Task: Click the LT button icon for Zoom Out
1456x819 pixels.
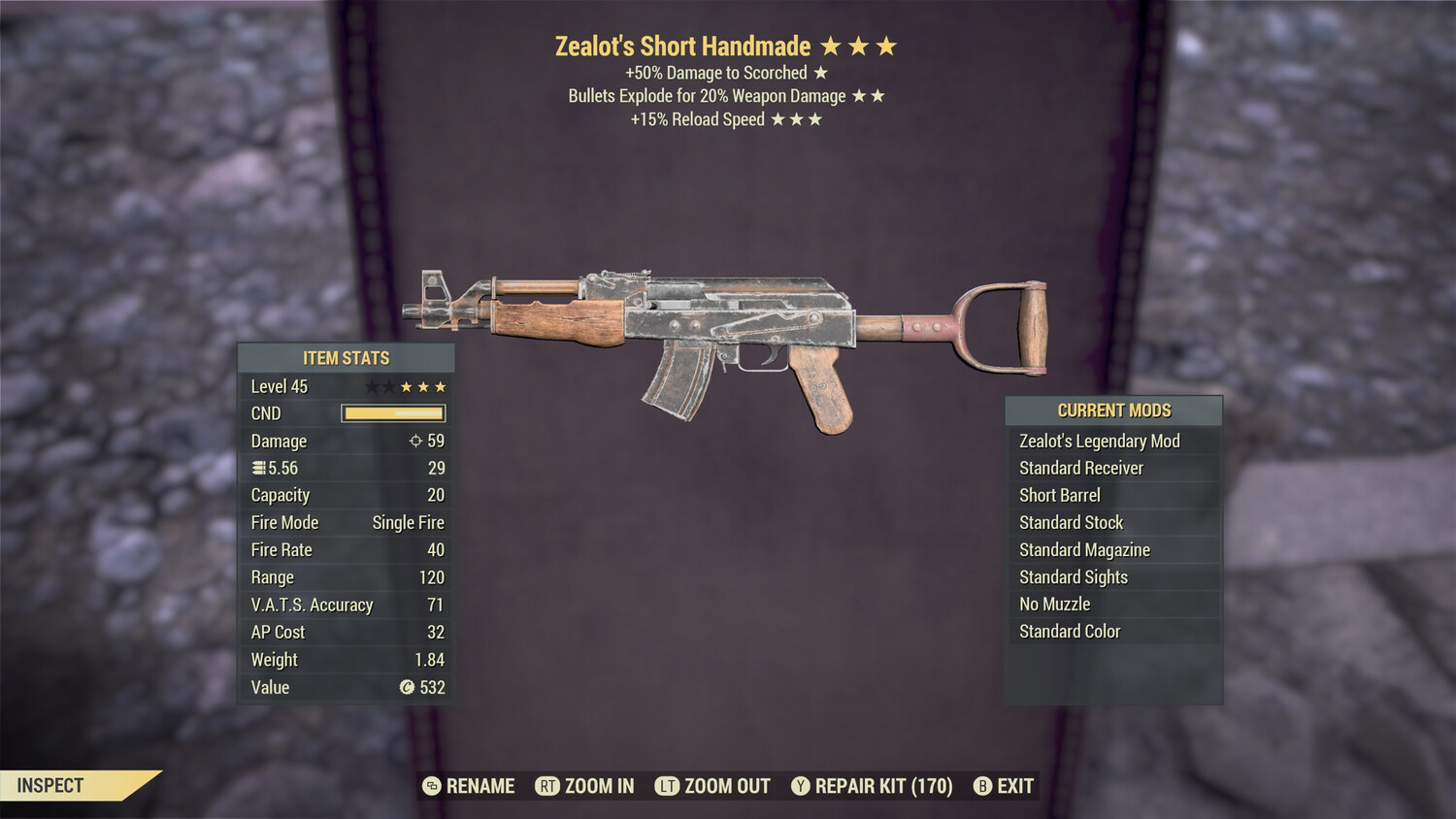Action: (x=667, y=786)
